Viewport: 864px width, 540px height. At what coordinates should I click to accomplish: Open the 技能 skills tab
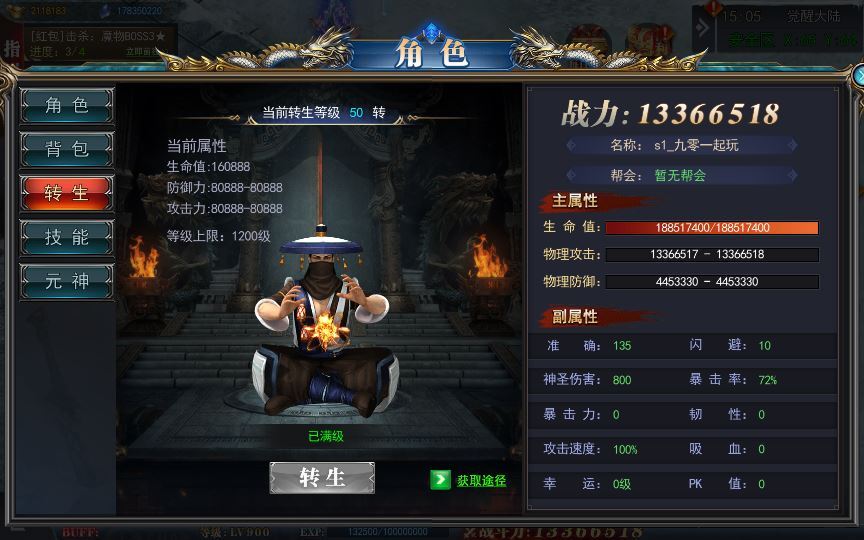67,238
